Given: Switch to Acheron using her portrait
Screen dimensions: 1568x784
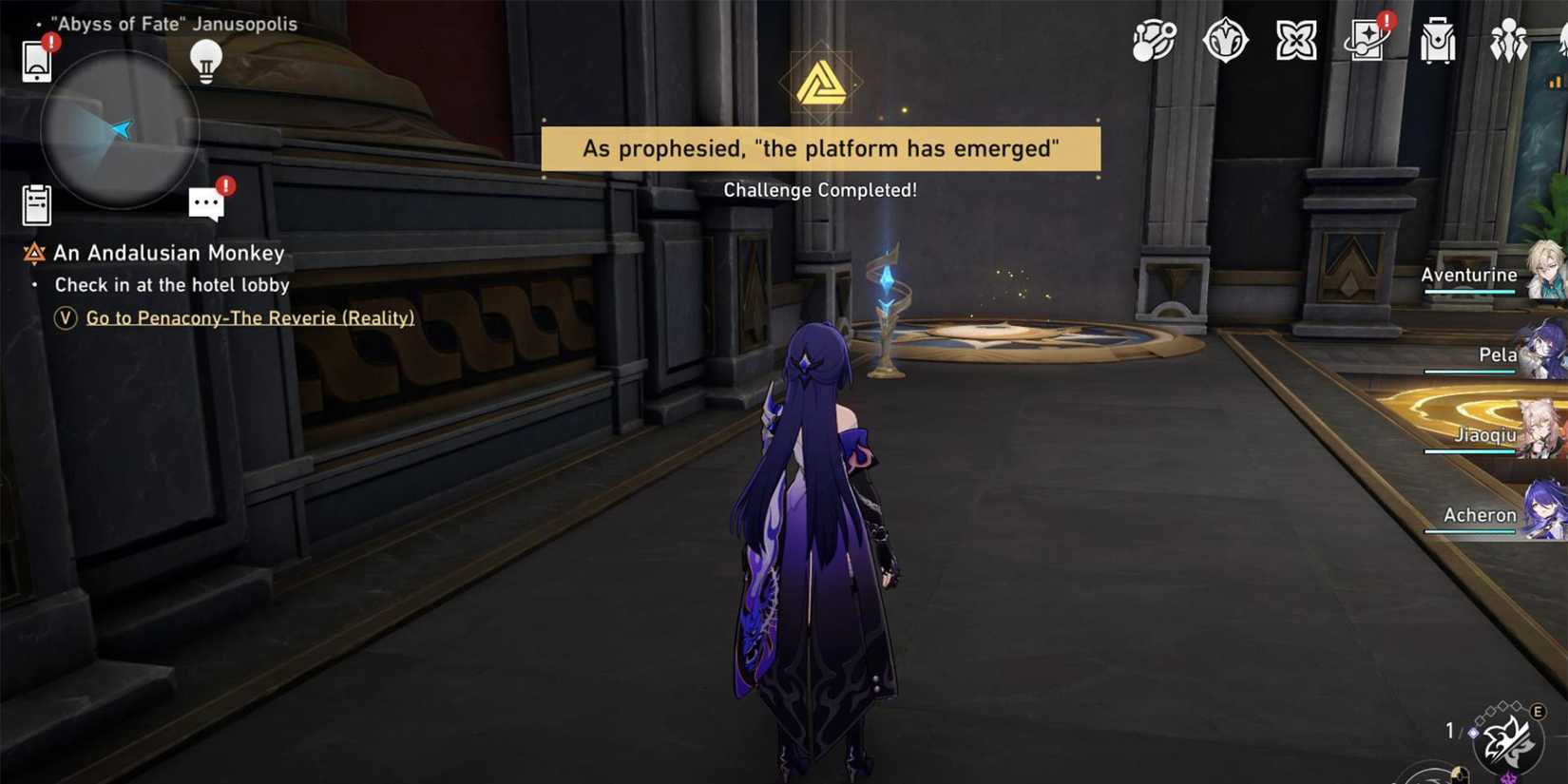Looking at the screenshot, I should [x=1547, y=516].
